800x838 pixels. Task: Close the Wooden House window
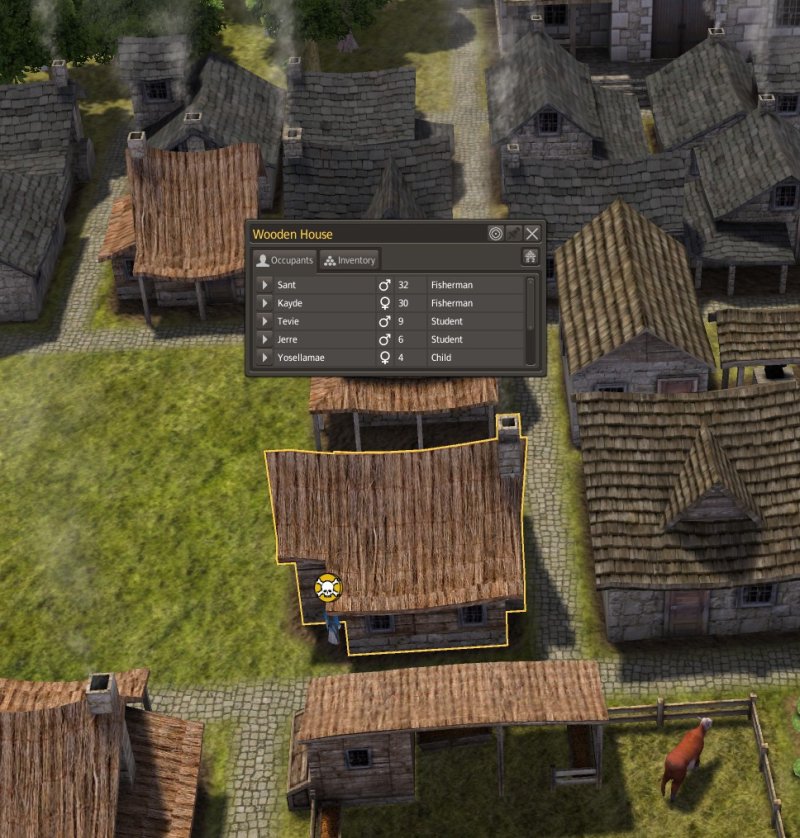(532, 233)
